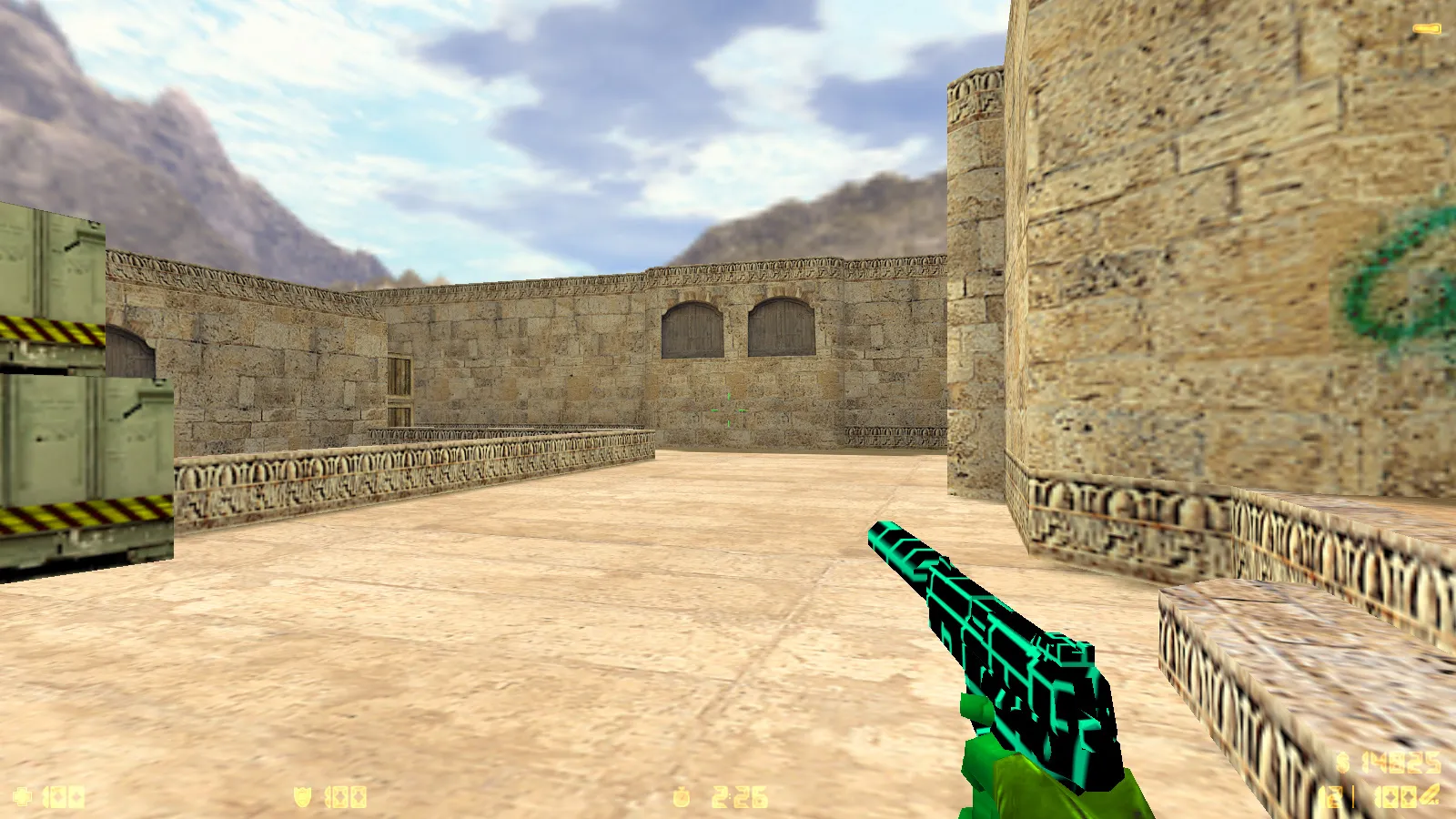Click the narrow wooden door in the far wall

(400, 382)
